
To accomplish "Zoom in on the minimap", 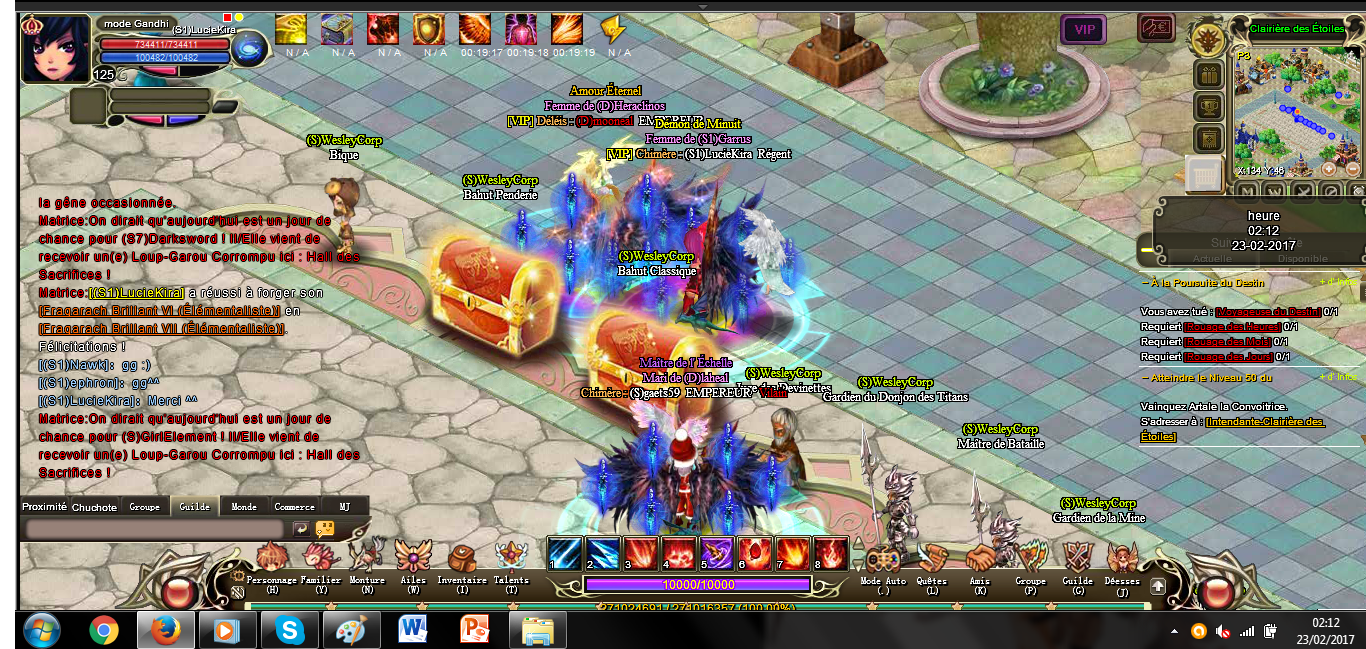I will pyautogui.click(x=1329, y=168).
